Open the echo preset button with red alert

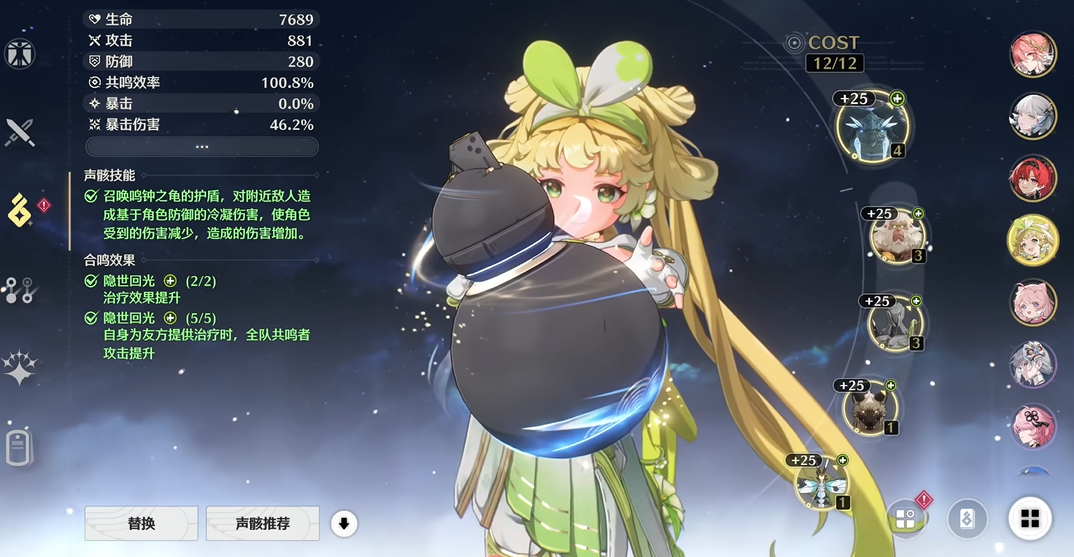[906, 518]
